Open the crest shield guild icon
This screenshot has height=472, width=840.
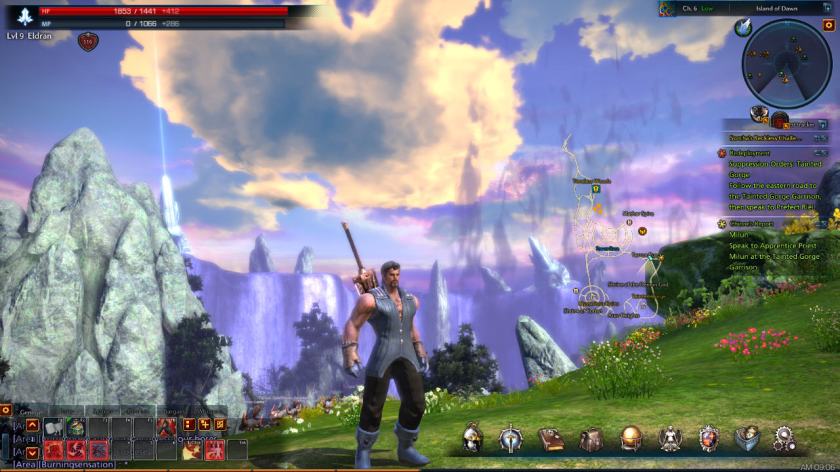pos(708,438)
